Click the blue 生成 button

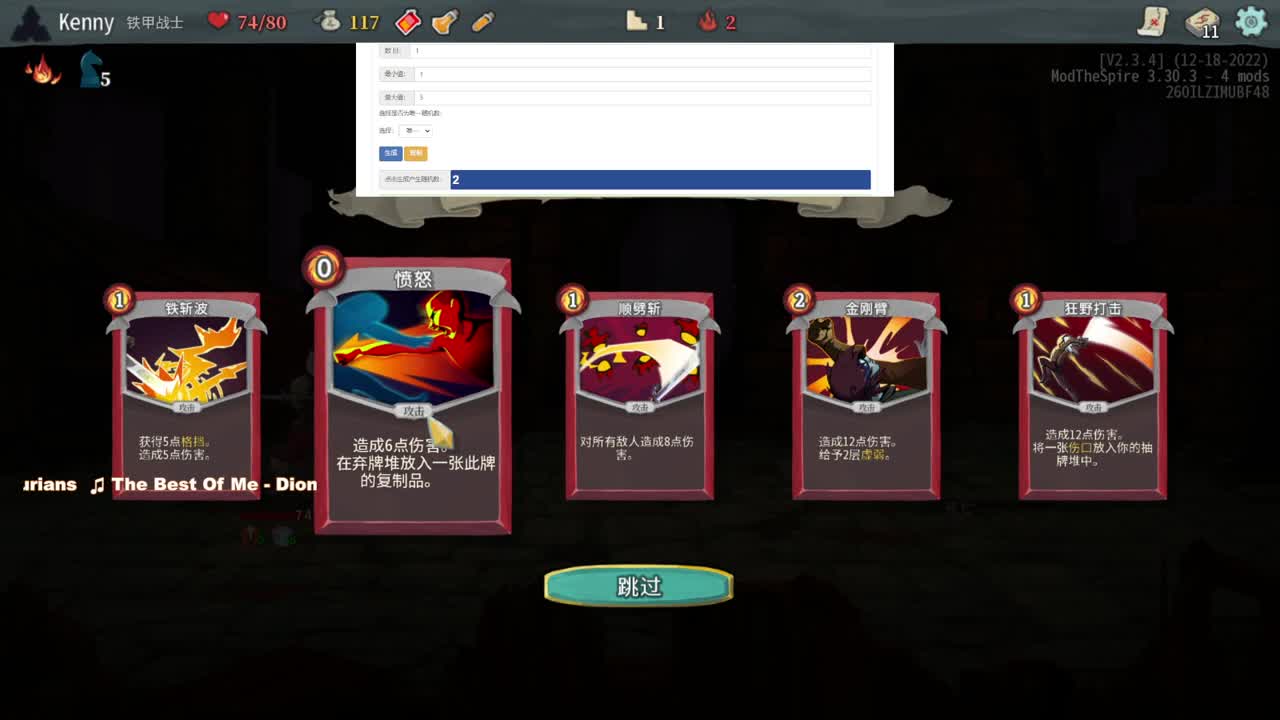click(x=388, y=153)
